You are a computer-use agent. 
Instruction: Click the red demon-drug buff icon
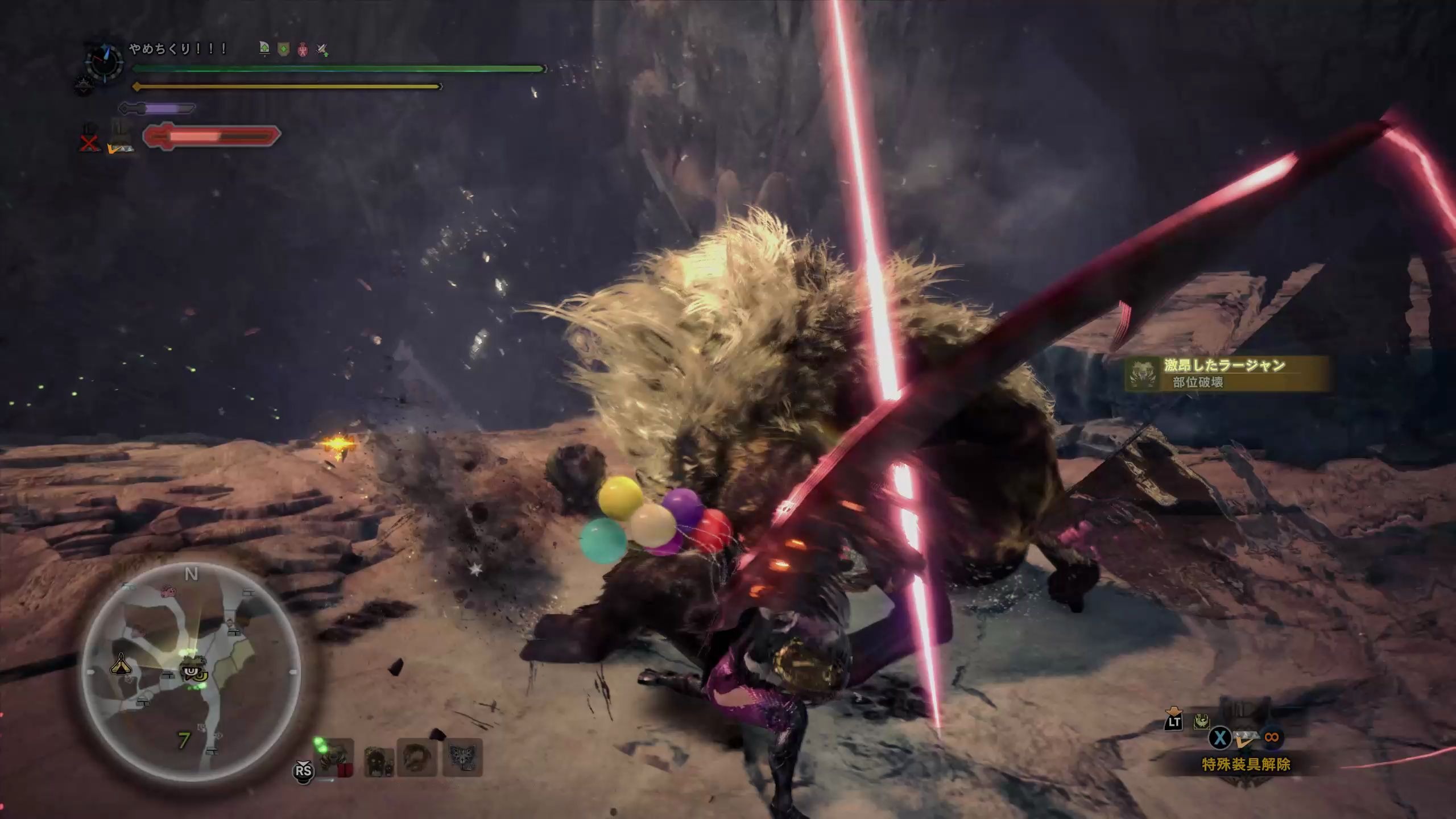303,50
